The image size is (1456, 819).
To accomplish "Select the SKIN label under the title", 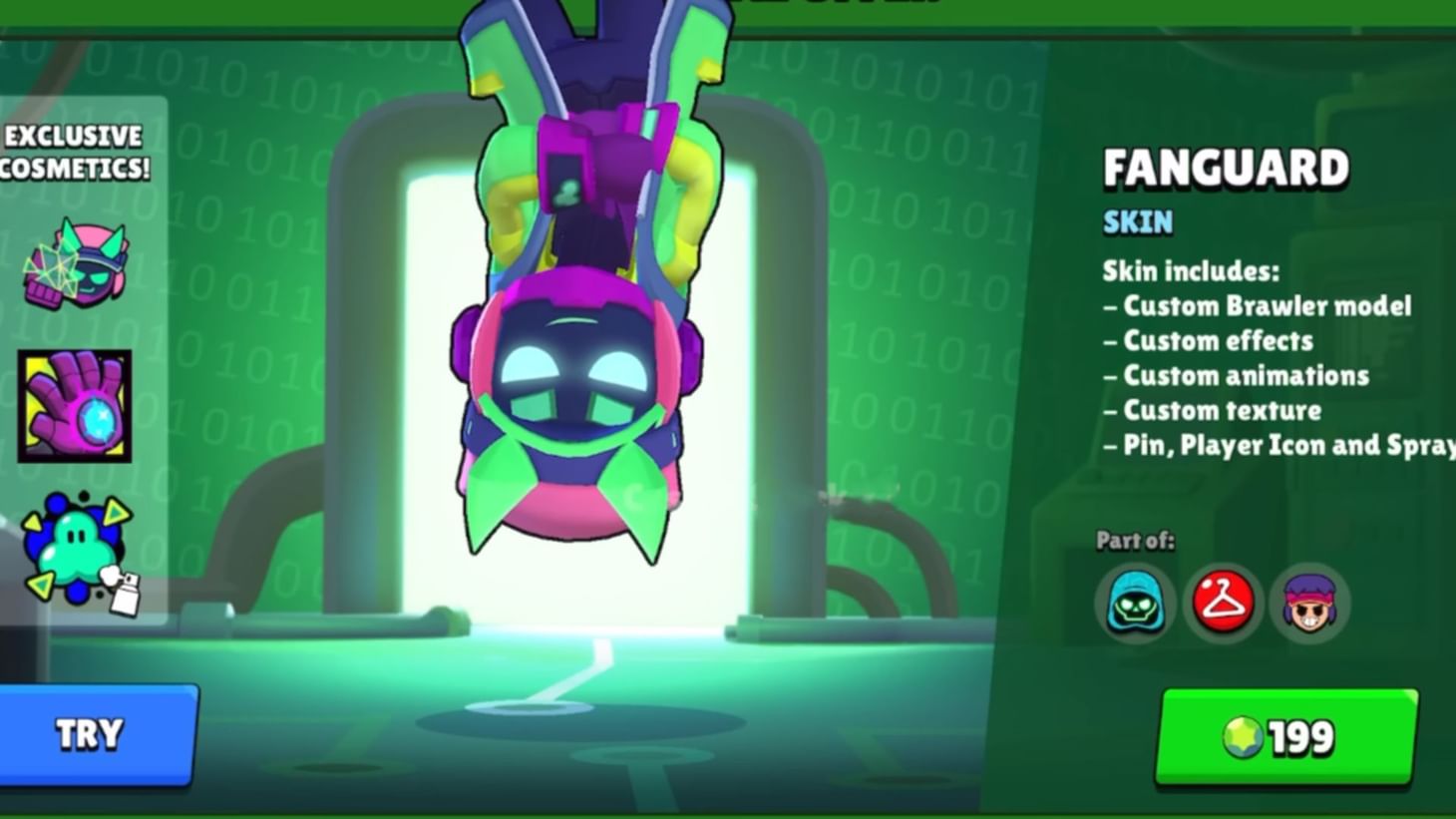I will pyautogui.click(x=1136, y=222).
